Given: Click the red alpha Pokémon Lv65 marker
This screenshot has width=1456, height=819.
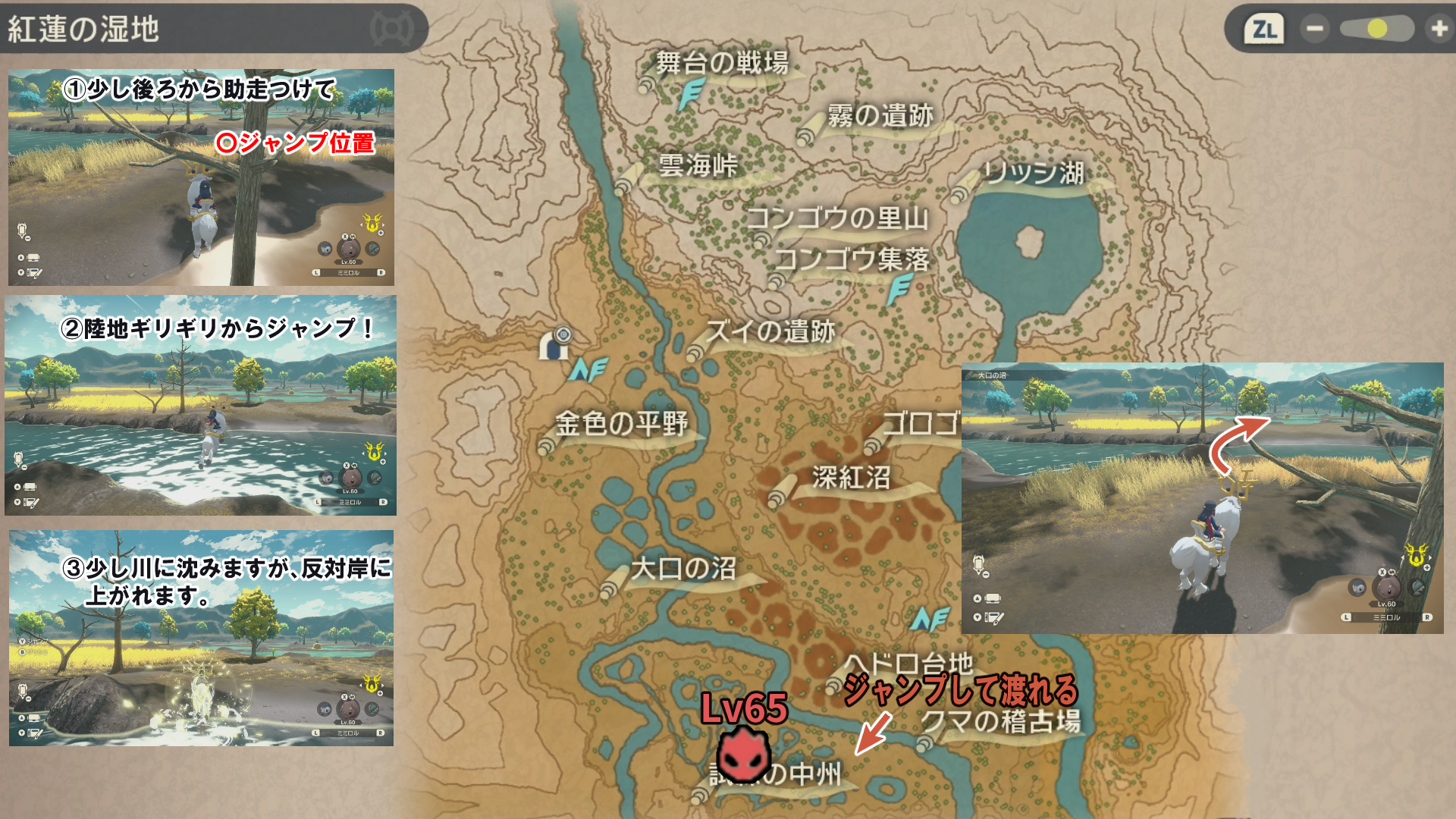Looking at the screenshot, I should point(744,754).
